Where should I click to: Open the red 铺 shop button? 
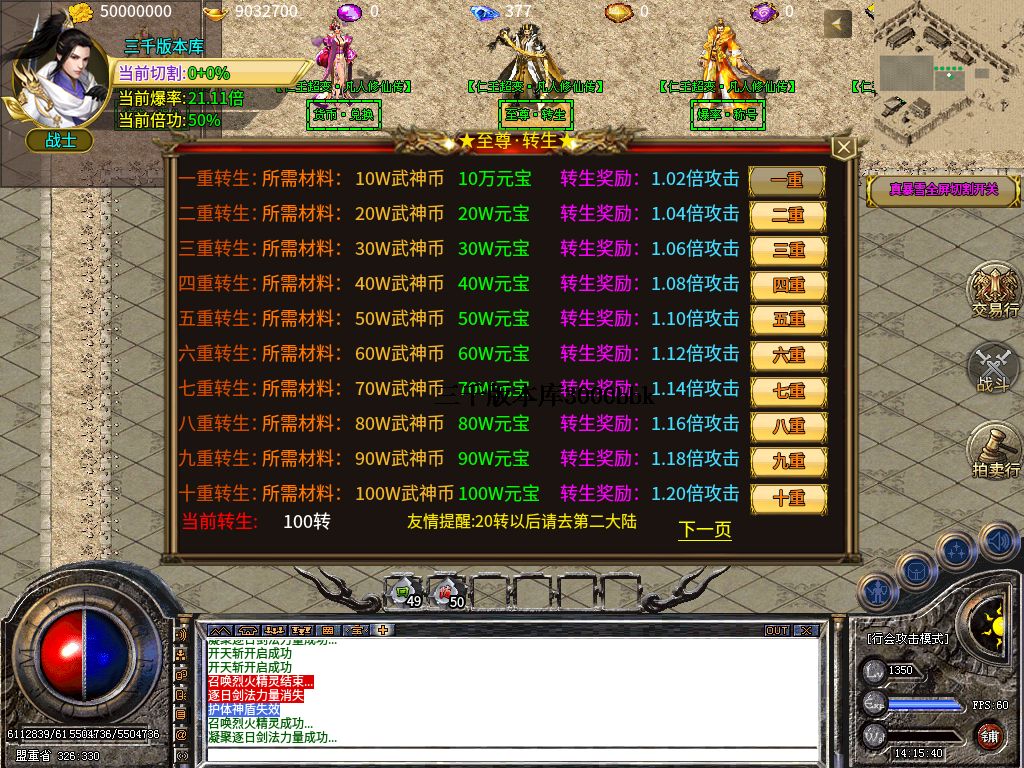(989, 737)
